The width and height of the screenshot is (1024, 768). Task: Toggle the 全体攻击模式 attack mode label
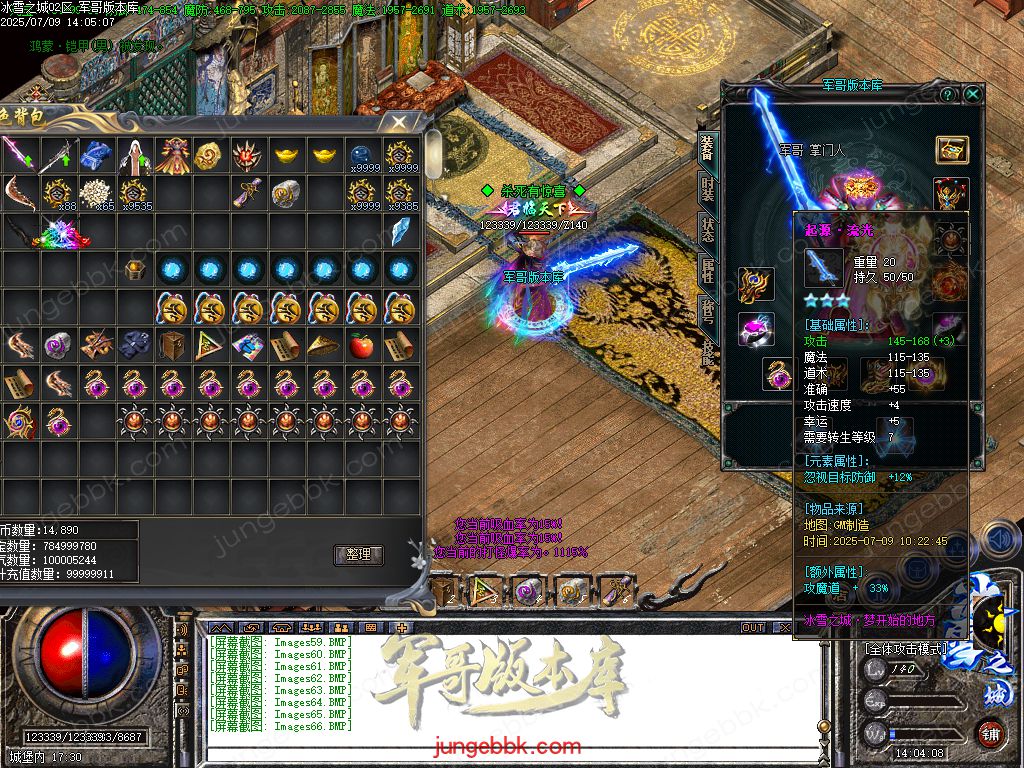(x=907, y=649)
